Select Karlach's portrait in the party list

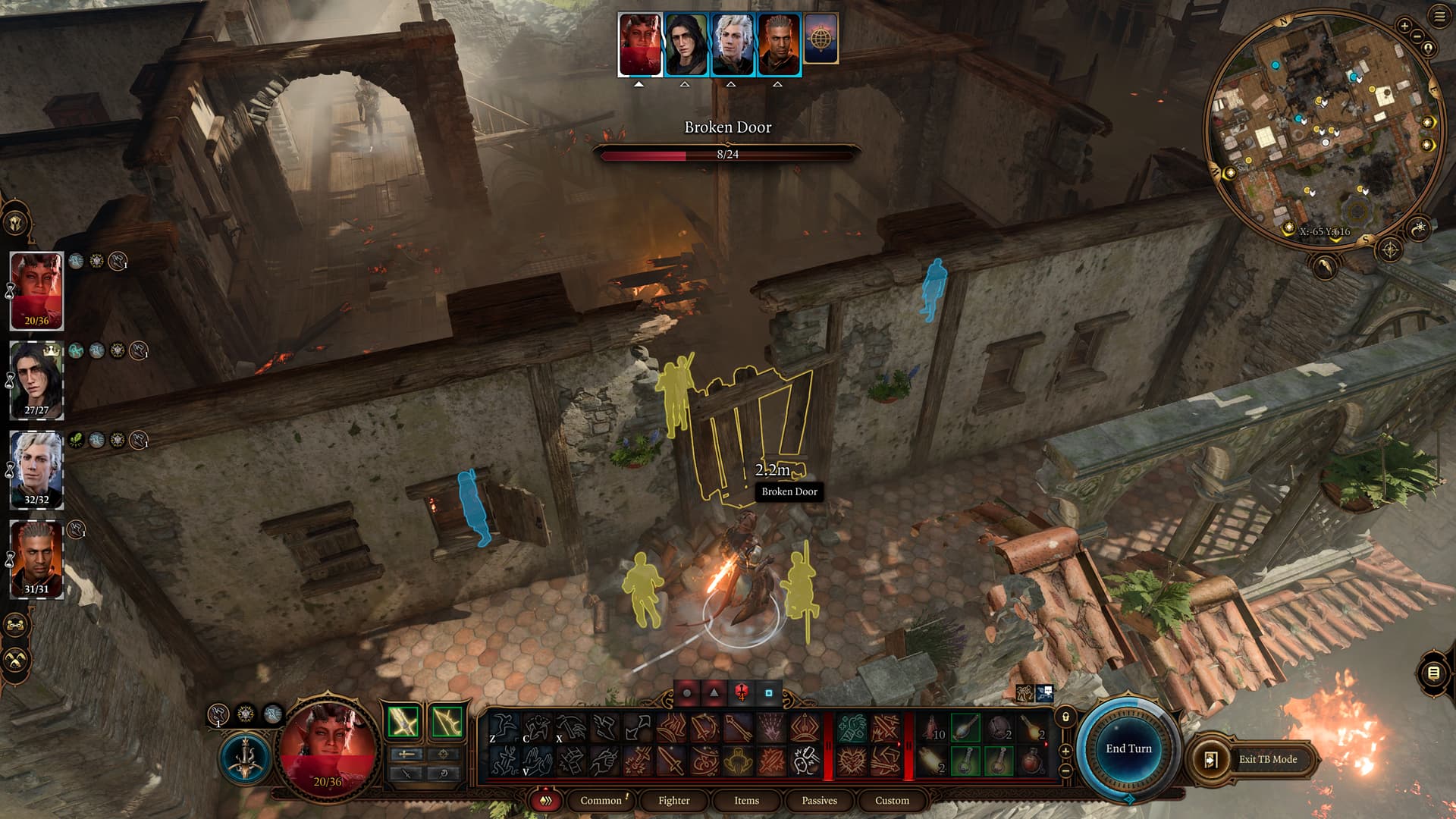36,291
